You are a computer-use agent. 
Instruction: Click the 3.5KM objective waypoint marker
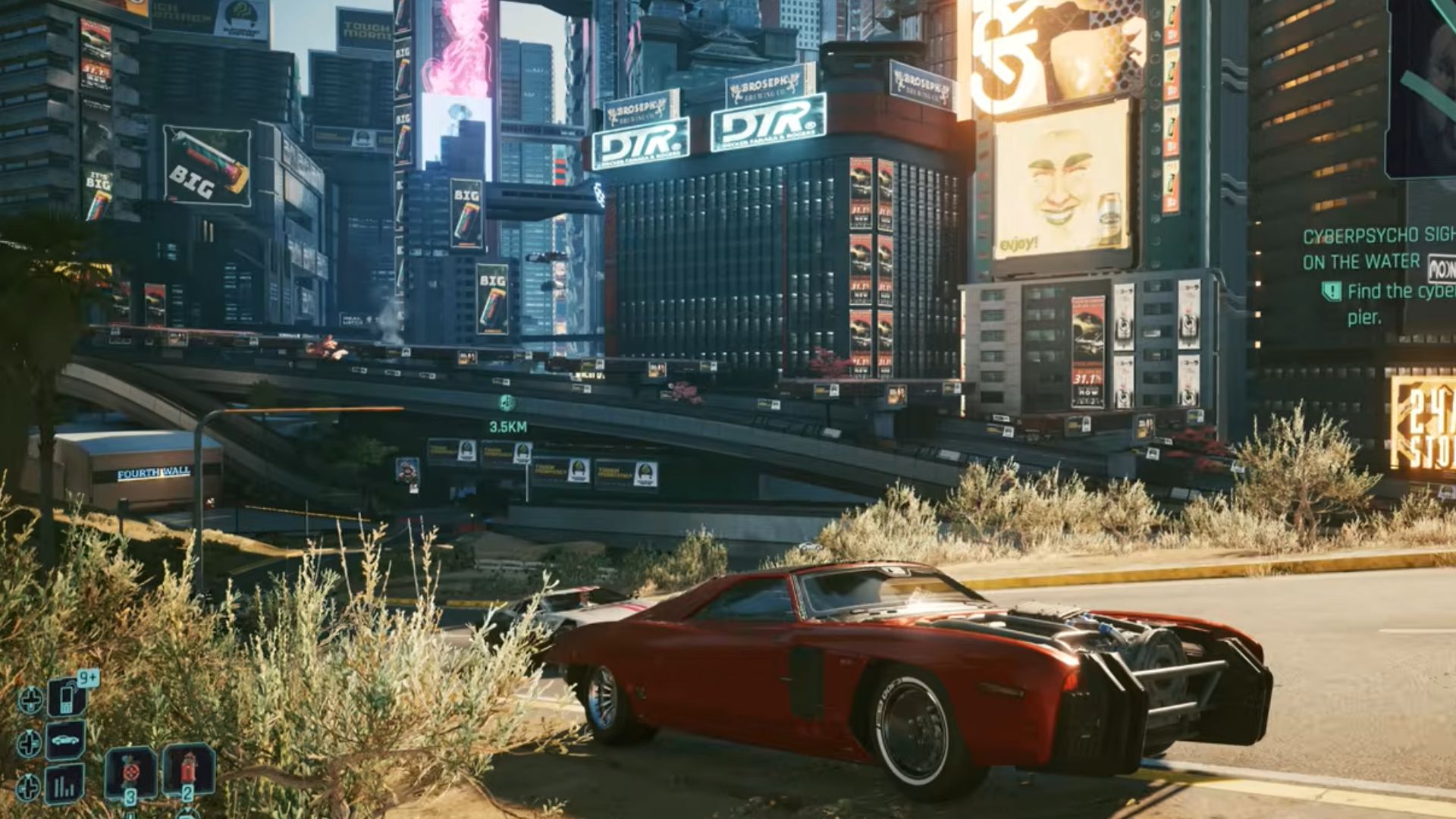click(x=507, y=403)
